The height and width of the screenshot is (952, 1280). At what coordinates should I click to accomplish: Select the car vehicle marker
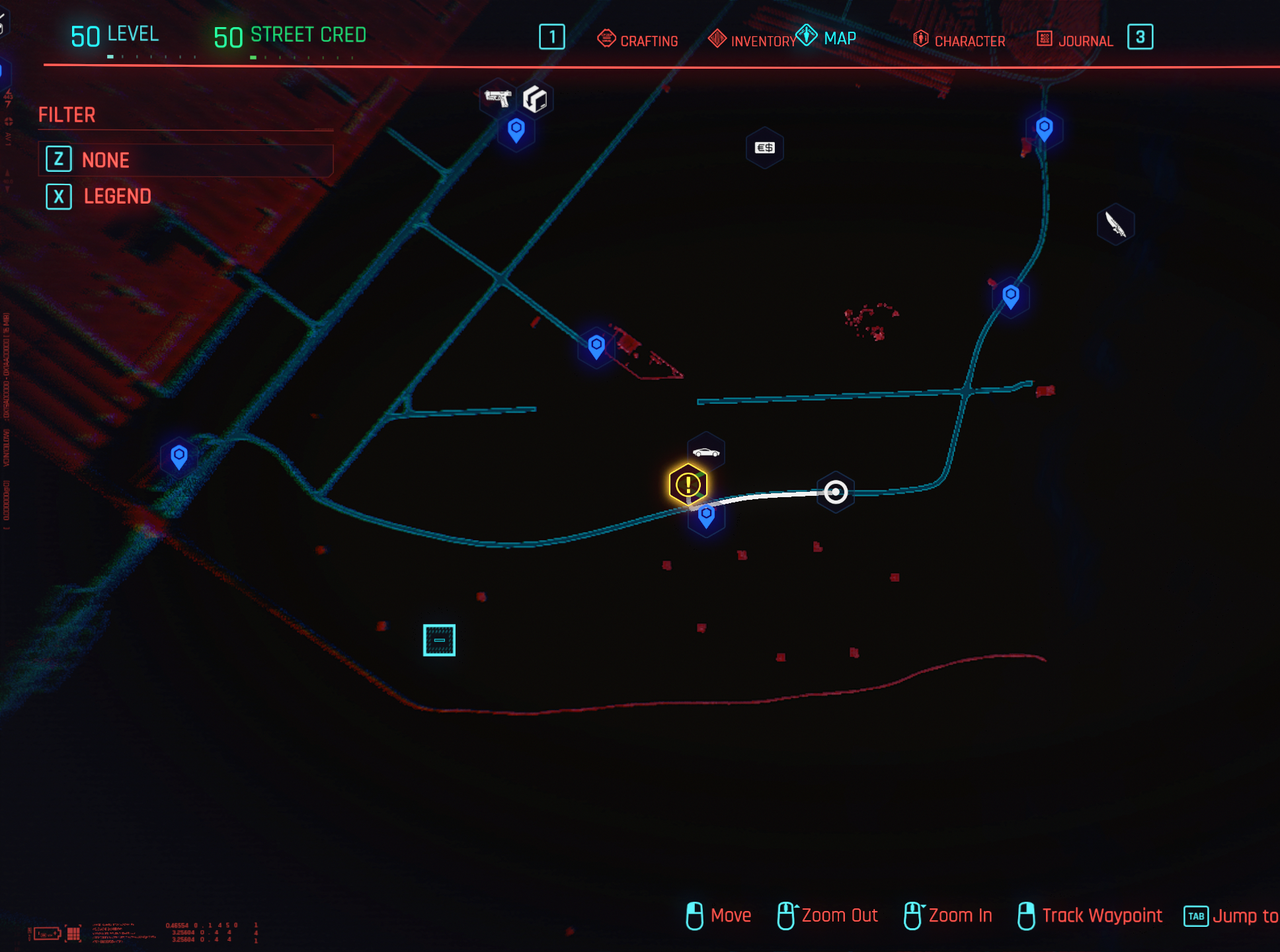tap(706, 452)
